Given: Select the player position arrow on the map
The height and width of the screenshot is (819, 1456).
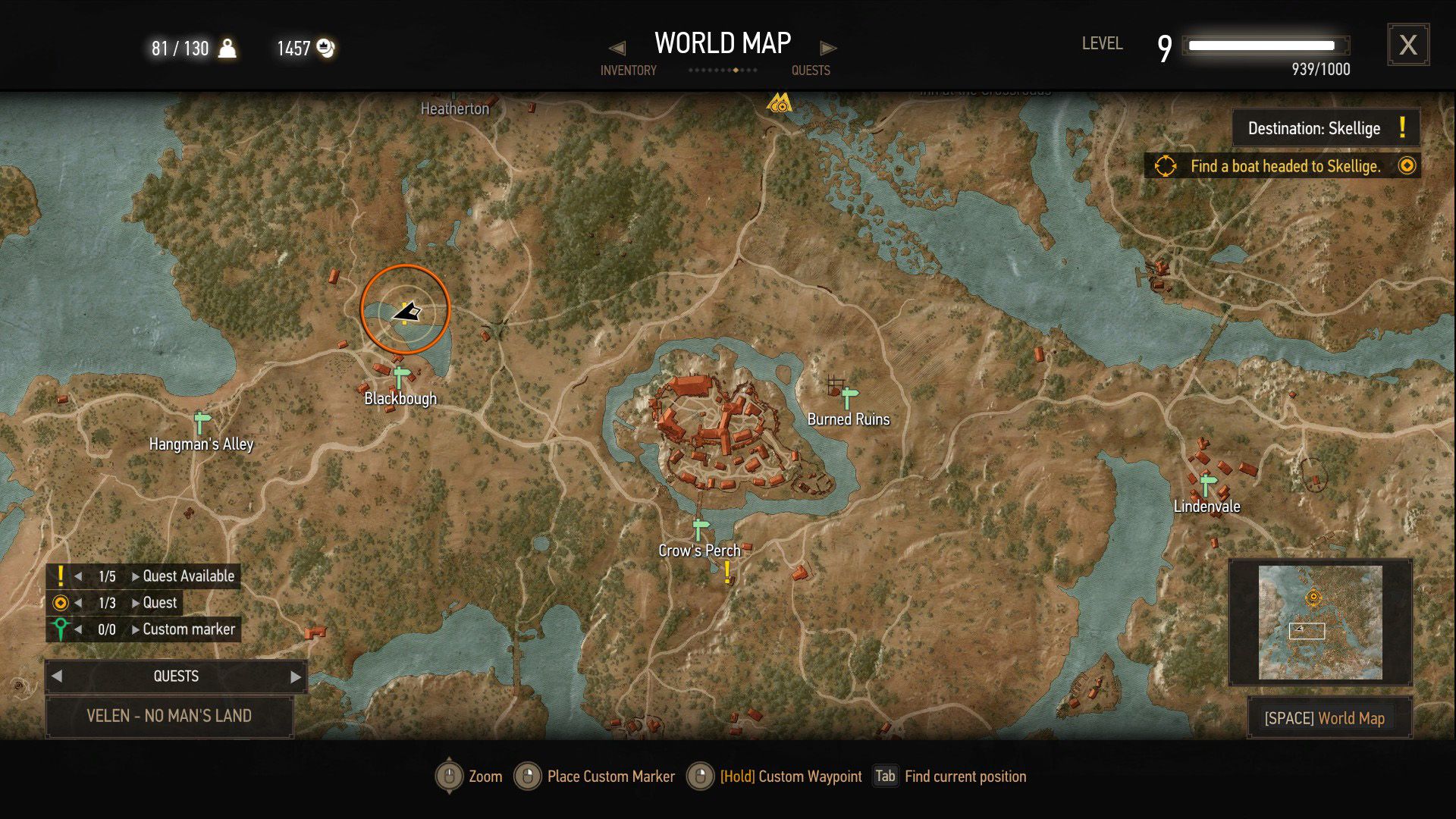Looking at the screenshot, I should 407,309.
